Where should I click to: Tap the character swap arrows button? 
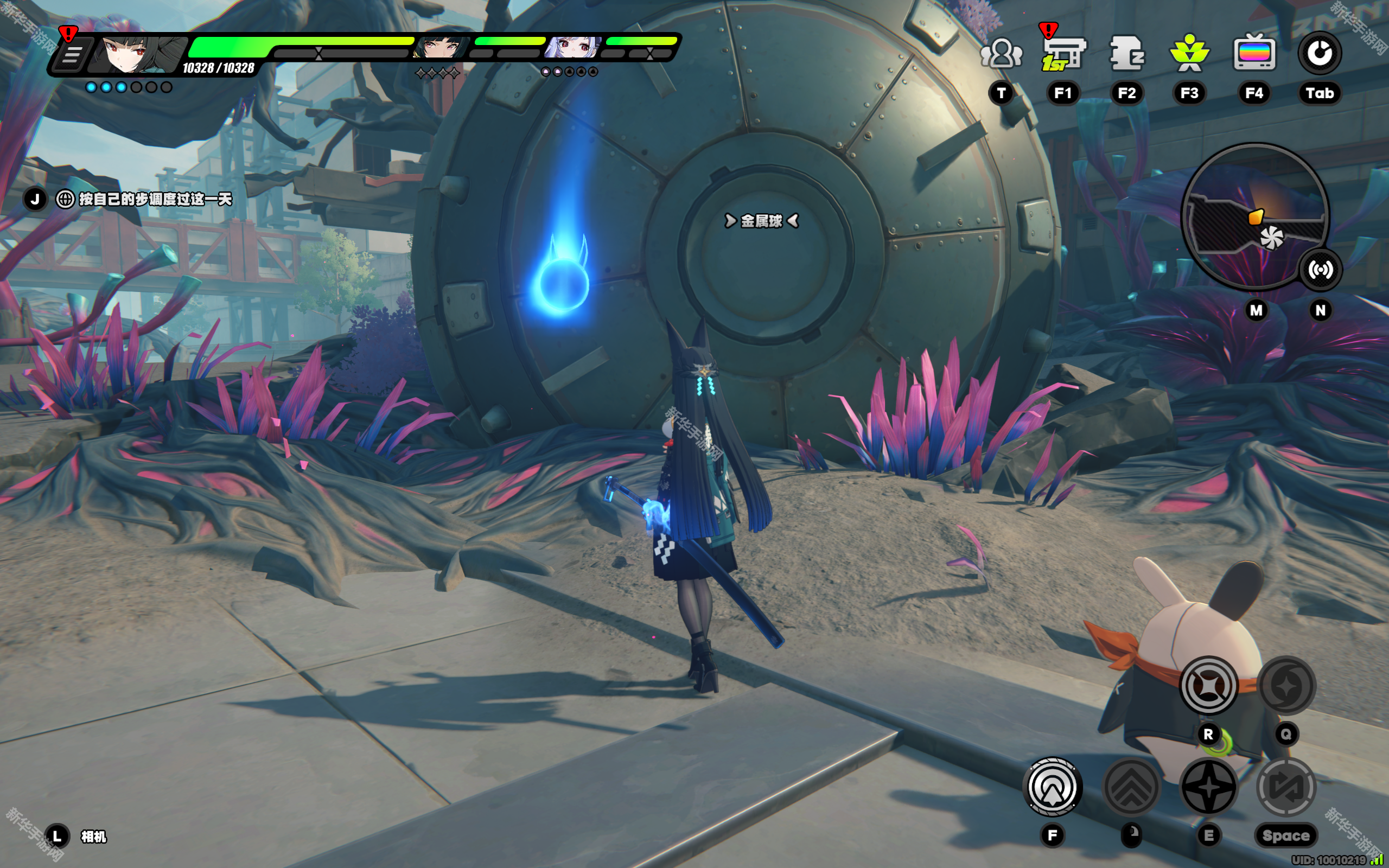1286,787
